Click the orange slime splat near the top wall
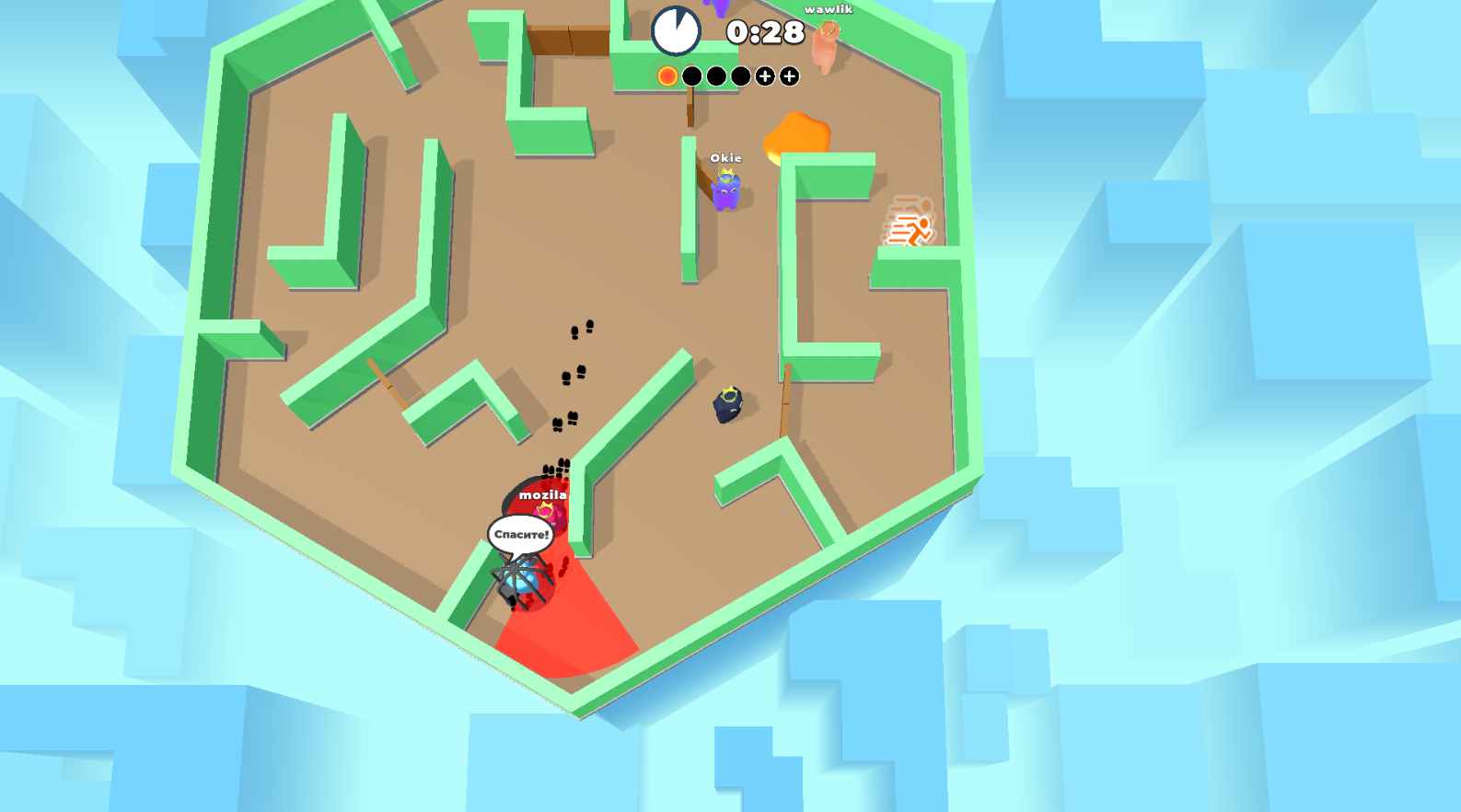This screenshot has width=1461, height=812. [797, 133]
